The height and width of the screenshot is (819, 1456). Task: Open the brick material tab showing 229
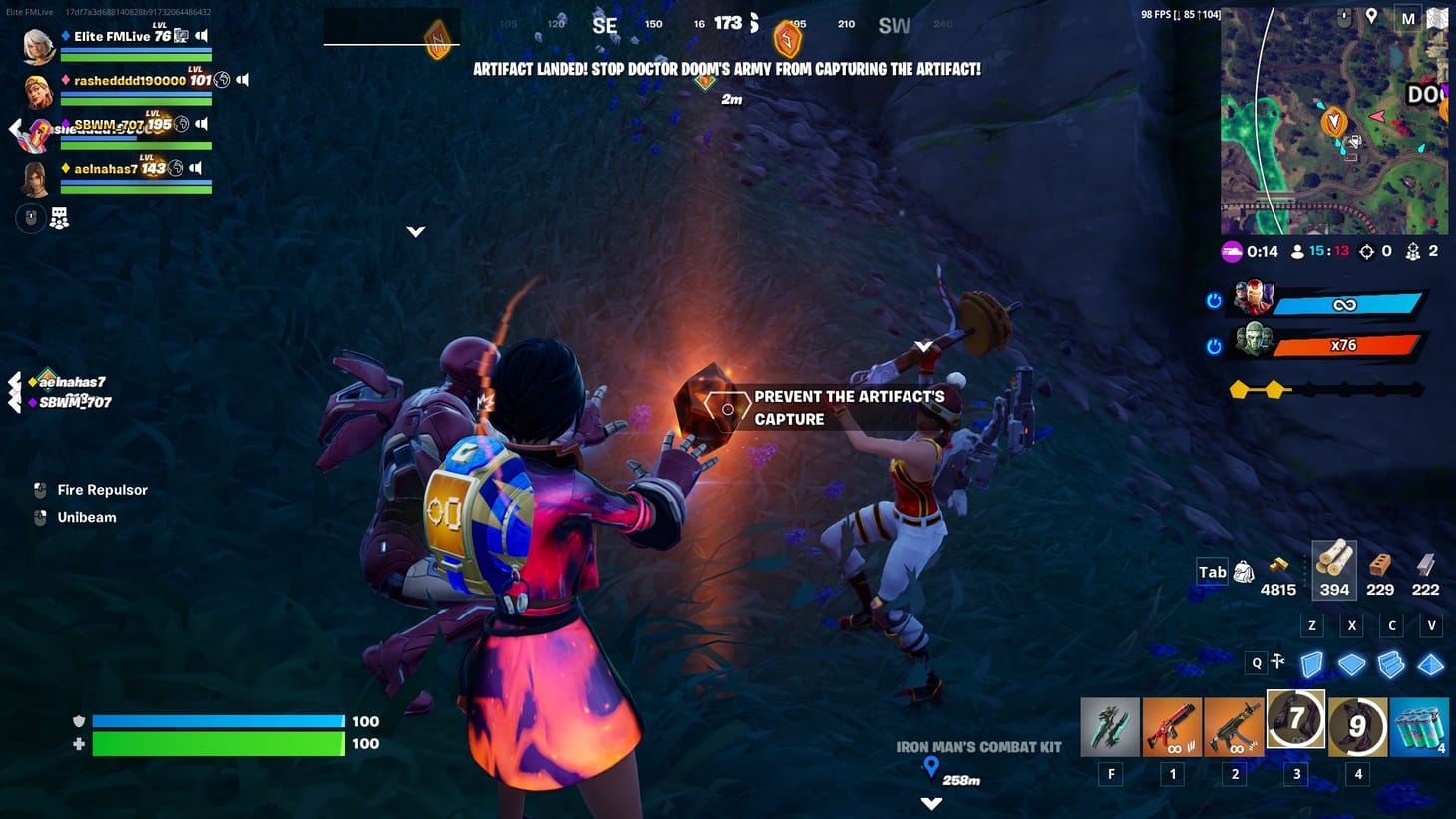click(1380, 569)
